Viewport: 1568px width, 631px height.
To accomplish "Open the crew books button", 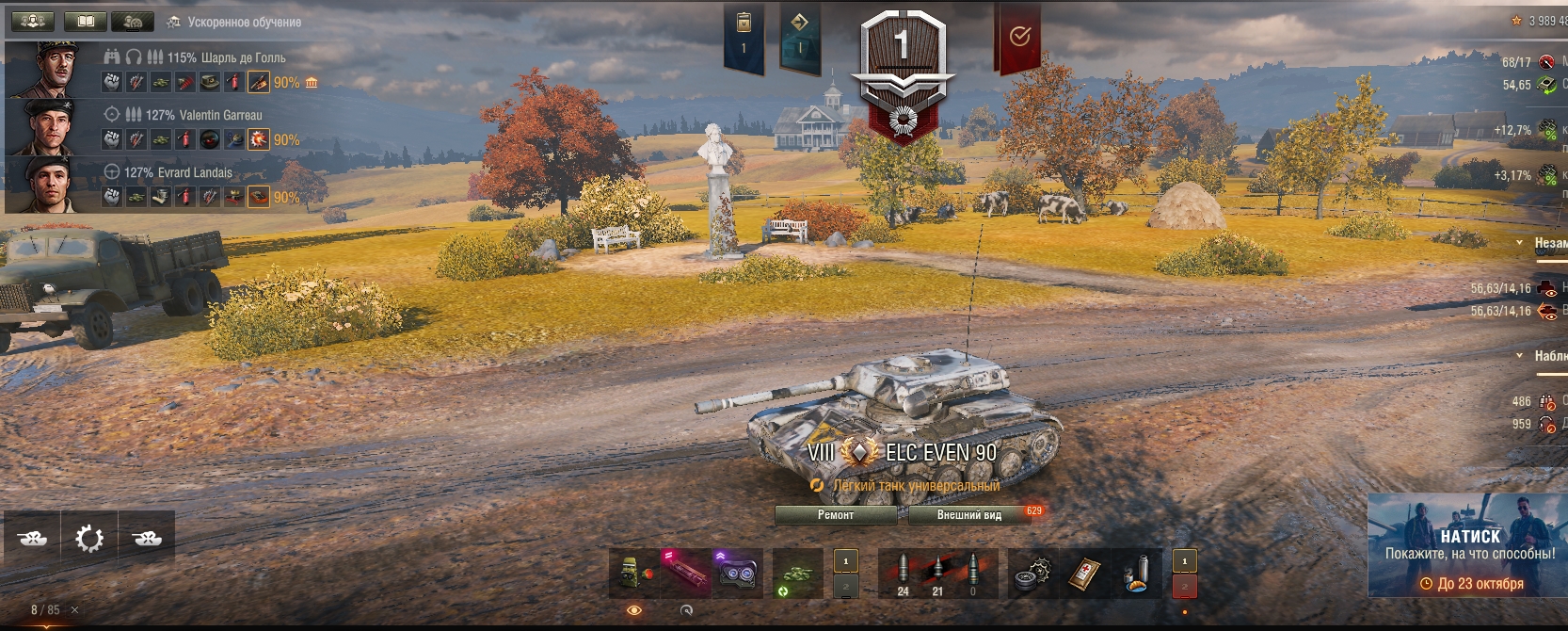I will pos(85,21).
